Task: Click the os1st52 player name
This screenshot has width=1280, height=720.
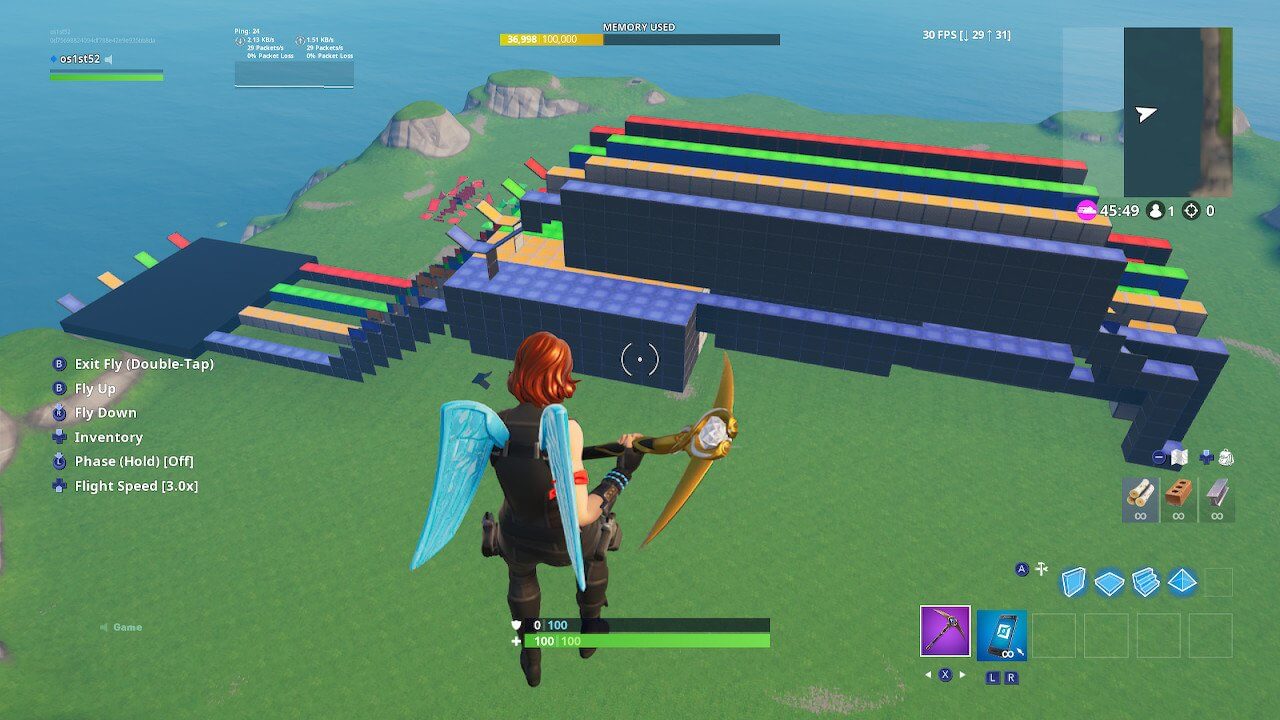Action: [x=79, y=59]
